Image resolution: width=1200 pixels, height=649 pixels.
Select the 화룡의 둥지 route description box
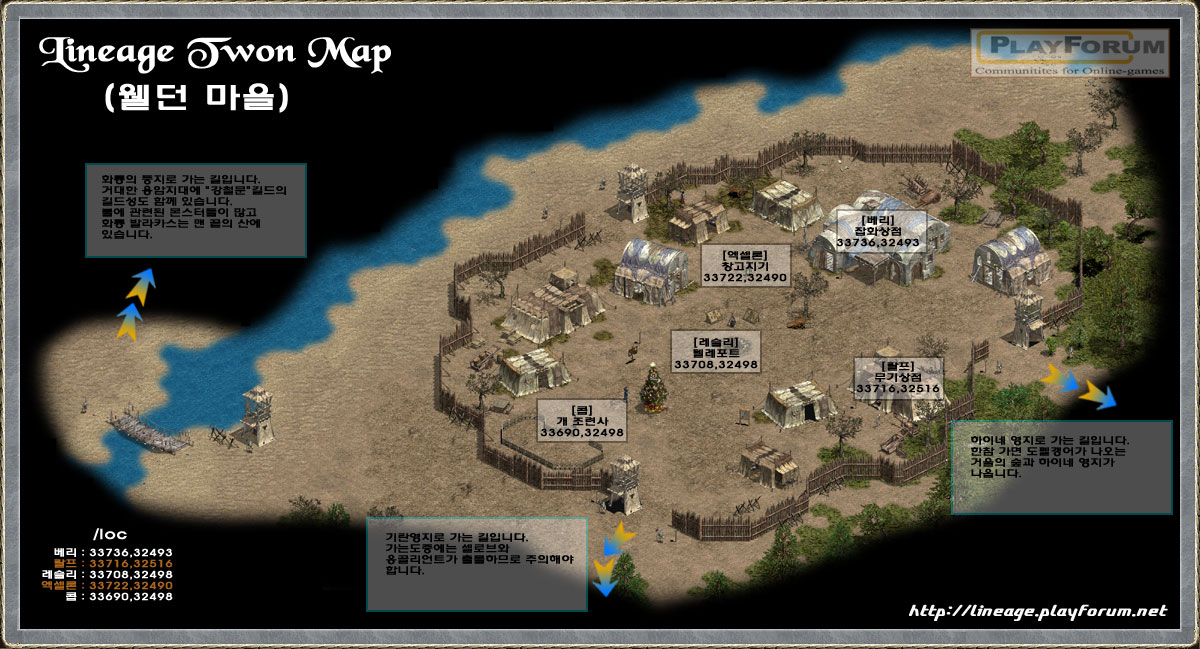pyautogui.click(x=195, y=210)
